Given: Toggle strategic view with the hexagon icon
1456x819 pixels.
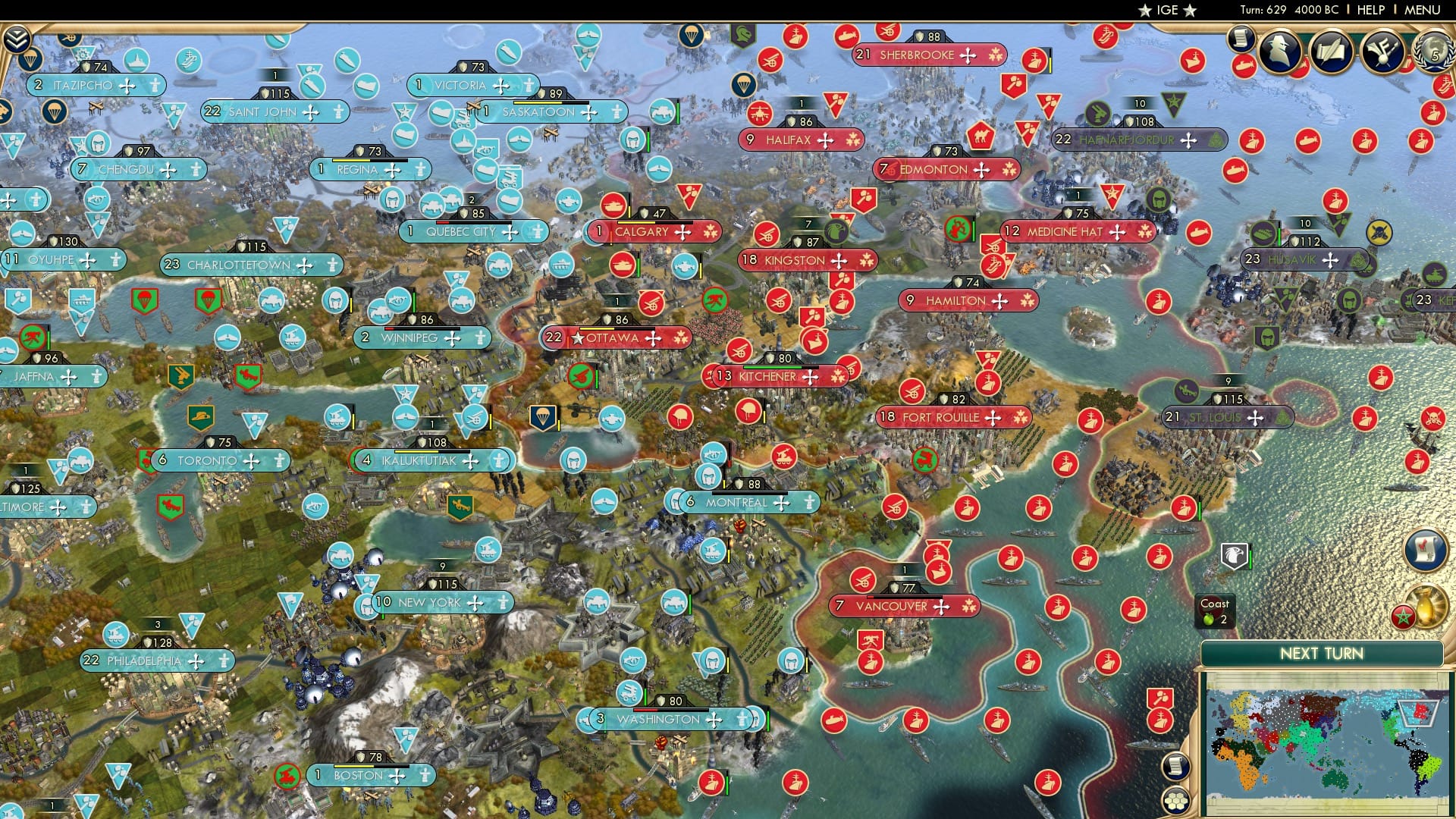Looking at the screenshot, I should tap(1175, 800).
